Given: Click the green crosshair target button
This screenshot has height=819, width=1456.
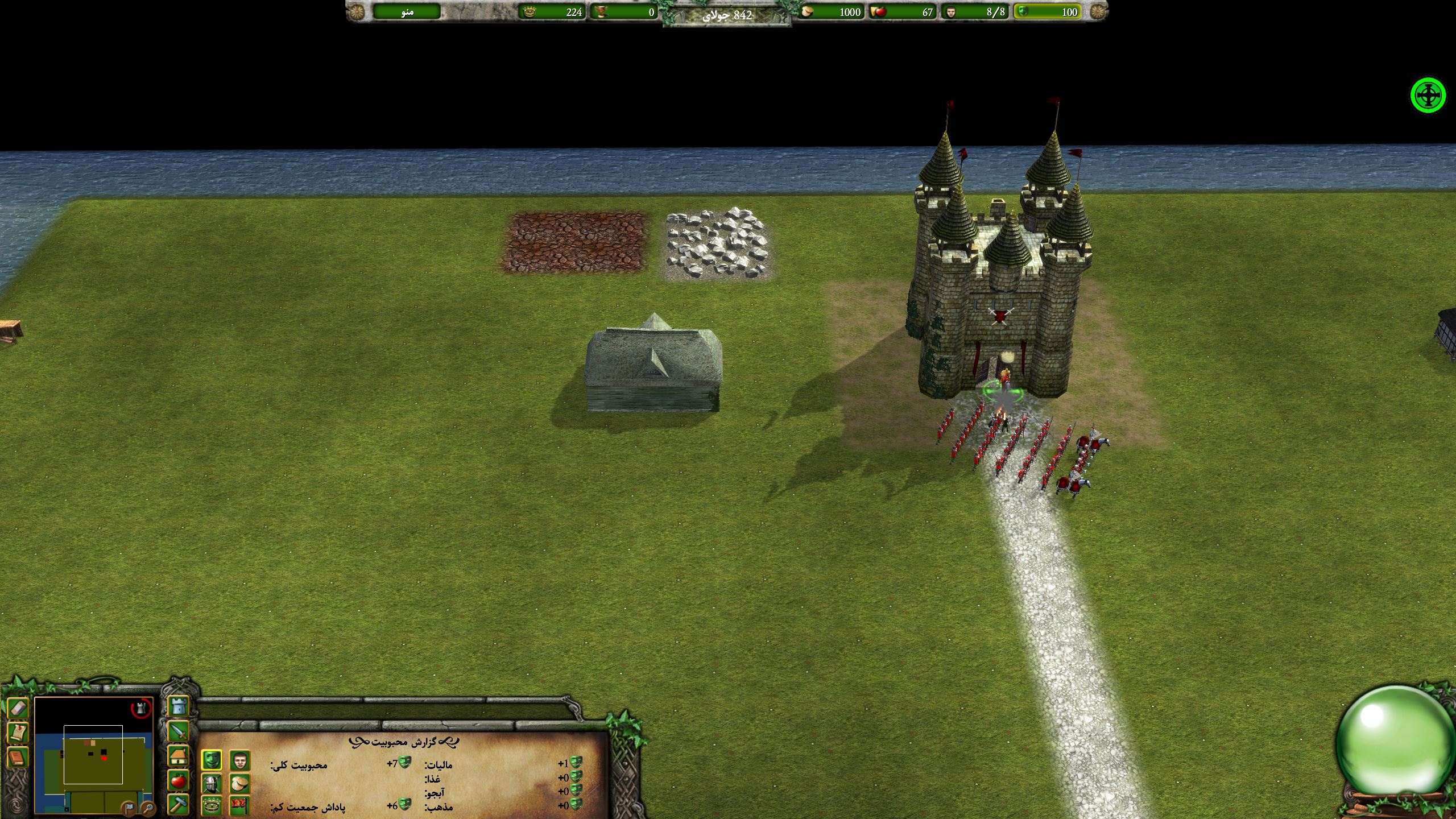Looking at the screenshot, I should (1428, 96).
